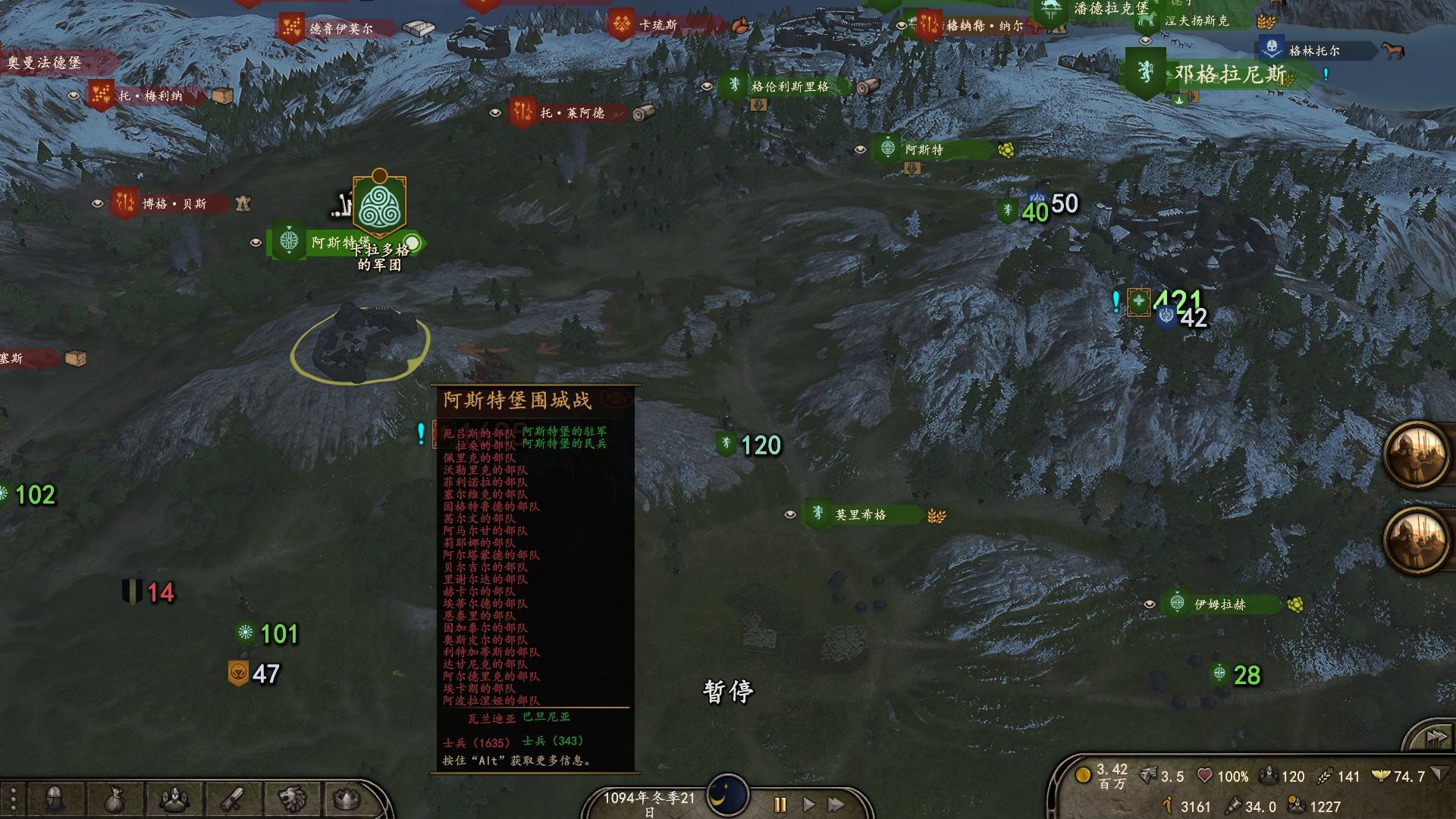Screen dimensions: 1456x819
Task: Open the character screen via the helmet icon
Action: click(x=54, y=798)
